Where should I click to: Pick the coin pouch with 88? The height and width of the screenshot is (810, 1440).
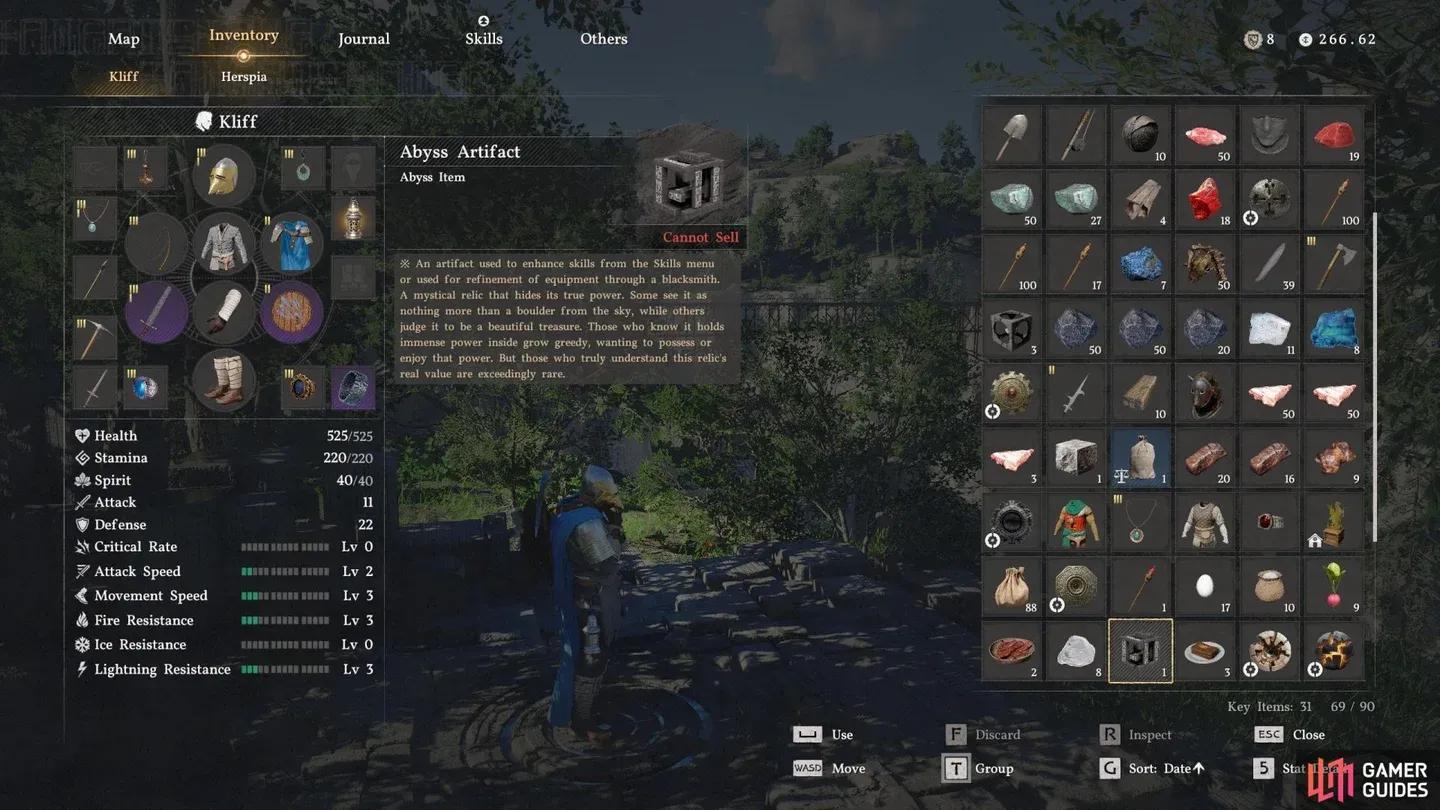(1011, 587)
